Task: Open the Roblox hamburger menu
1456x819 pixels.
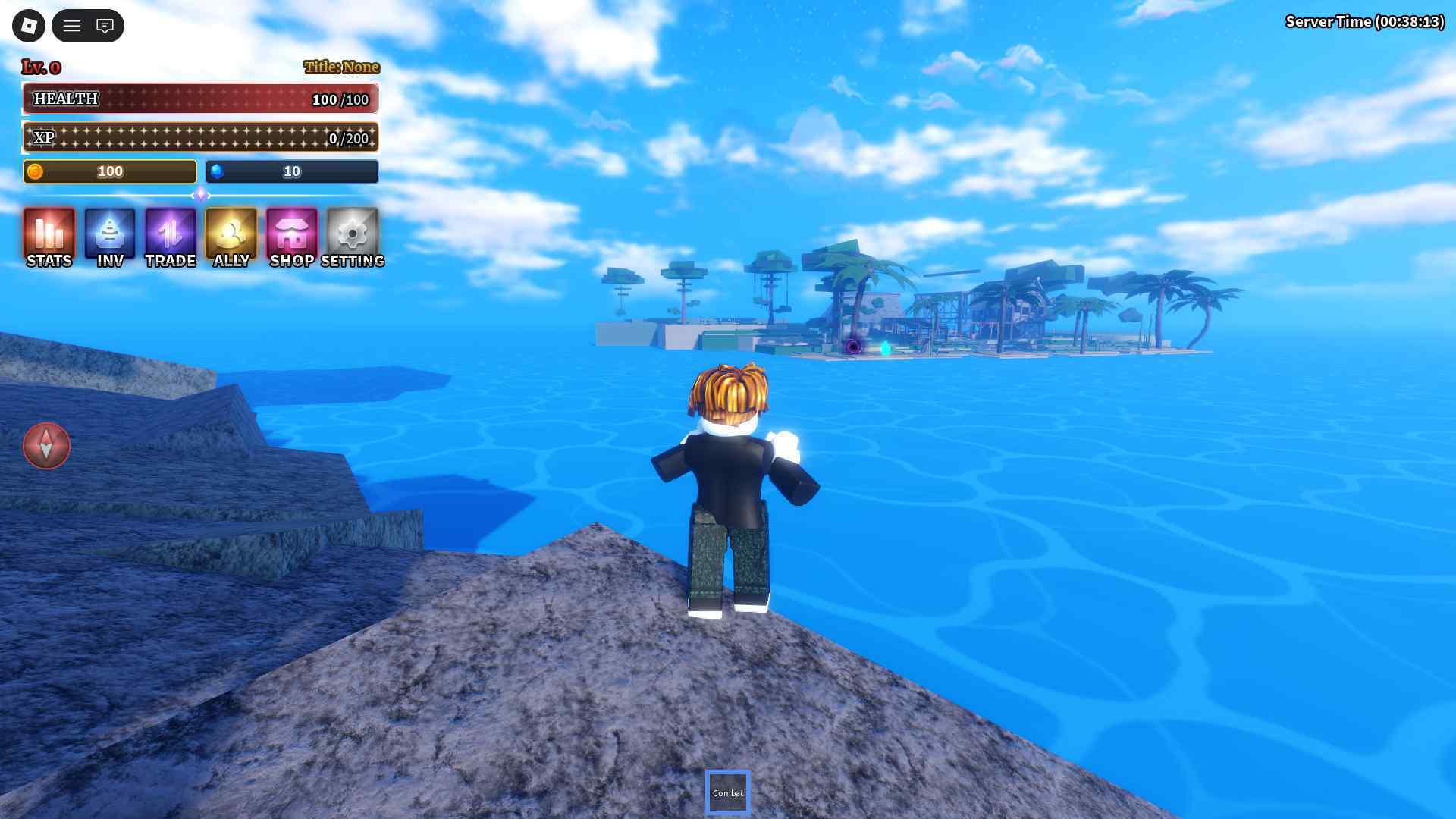Action: [72, 26]
